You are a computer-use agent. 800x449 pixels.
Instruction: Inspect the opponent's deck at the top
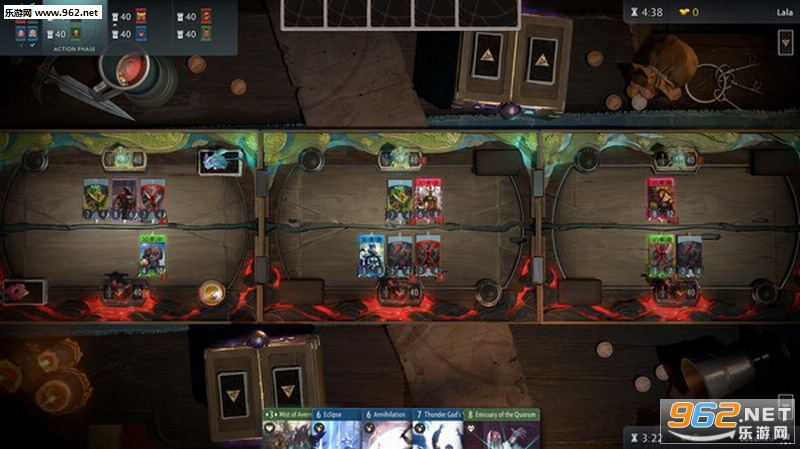(x=515, y=60)
